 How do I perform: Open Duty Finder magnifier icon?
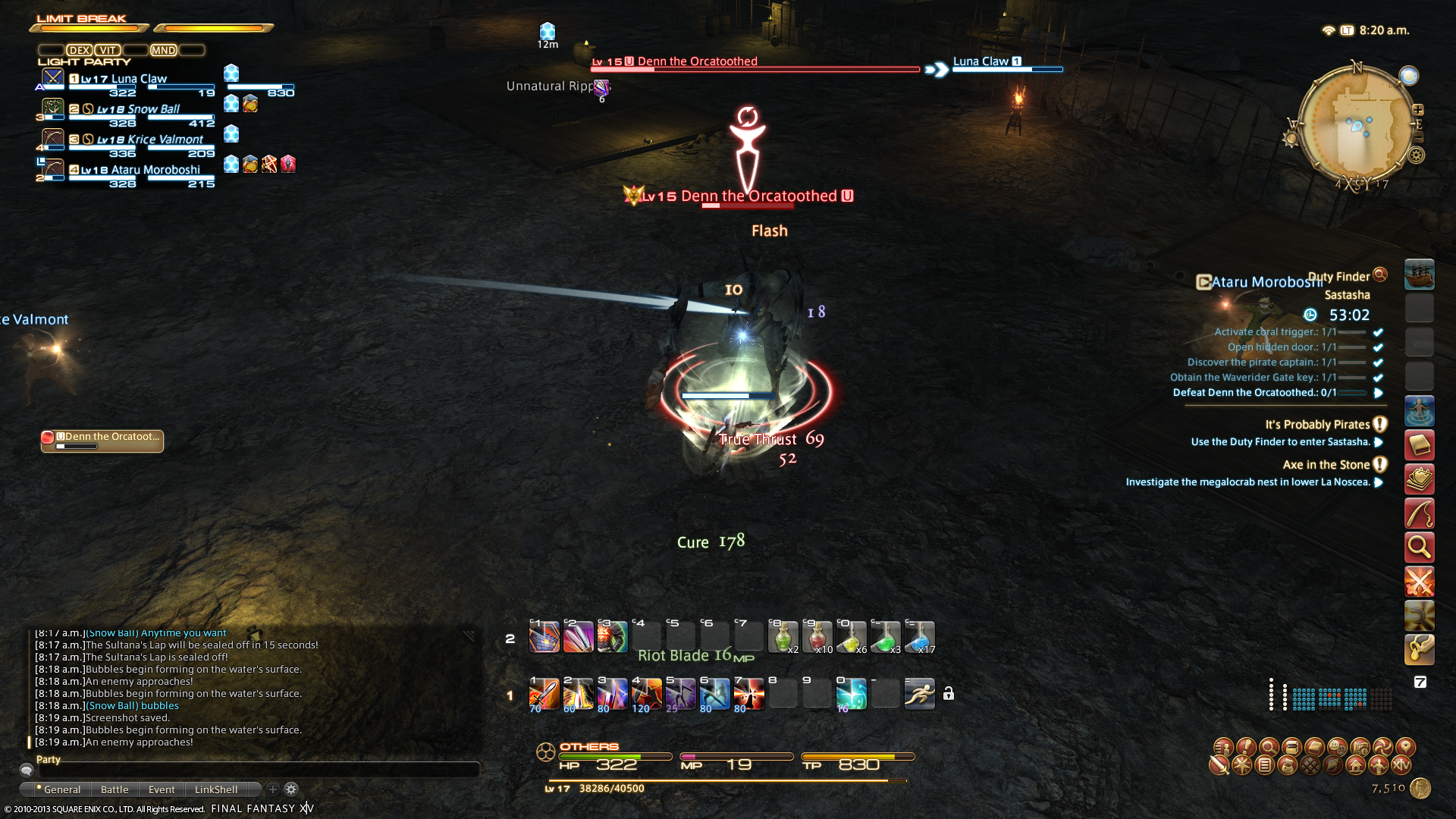click(x=1380, y=275)
